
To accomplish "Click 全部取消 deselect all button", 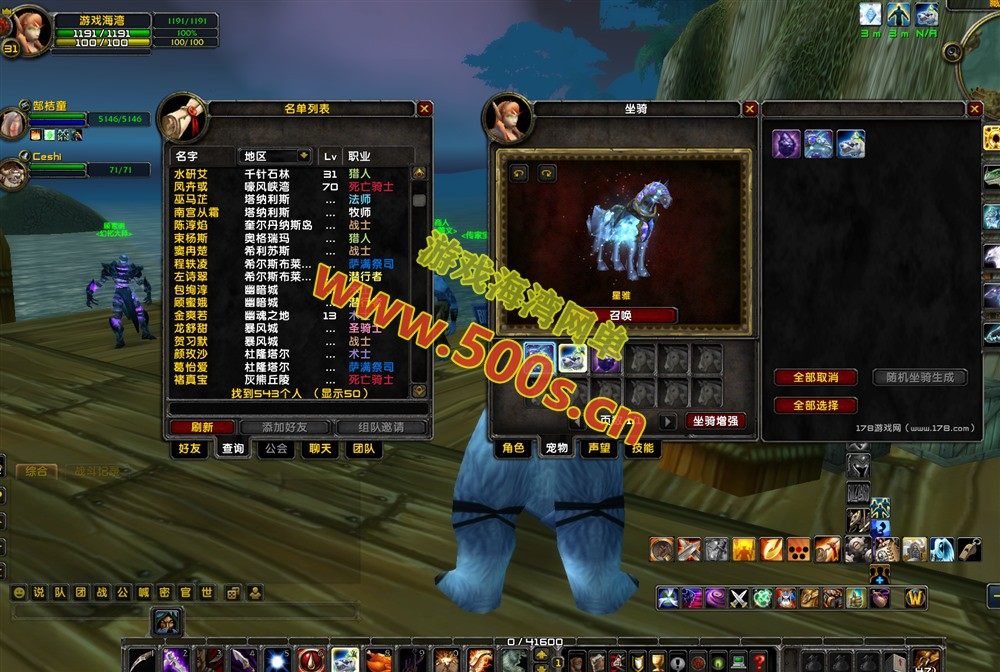I will 815,377.
